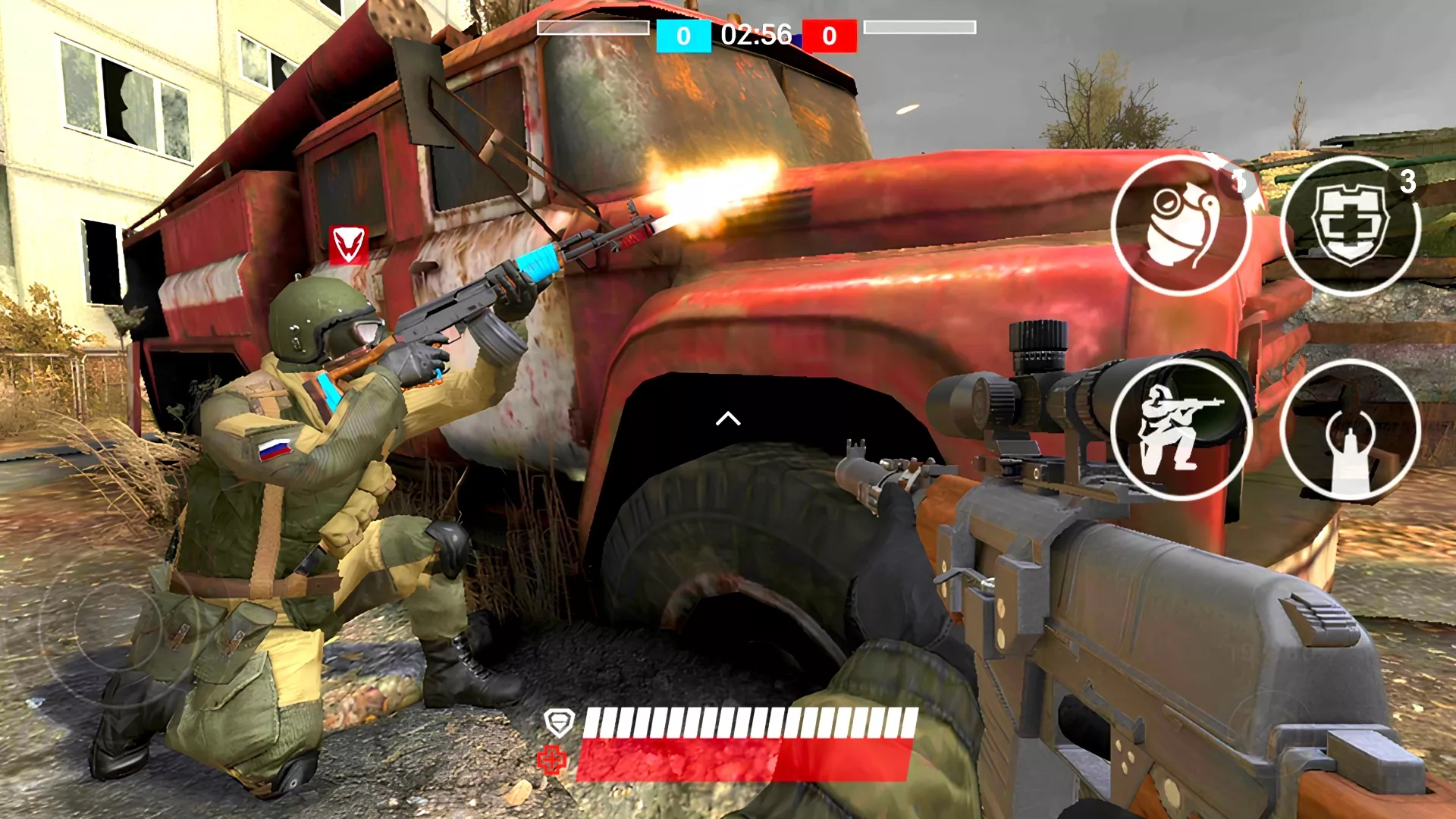
Task: Activate the aim-down-sights button
Action: pos(1350,430)
